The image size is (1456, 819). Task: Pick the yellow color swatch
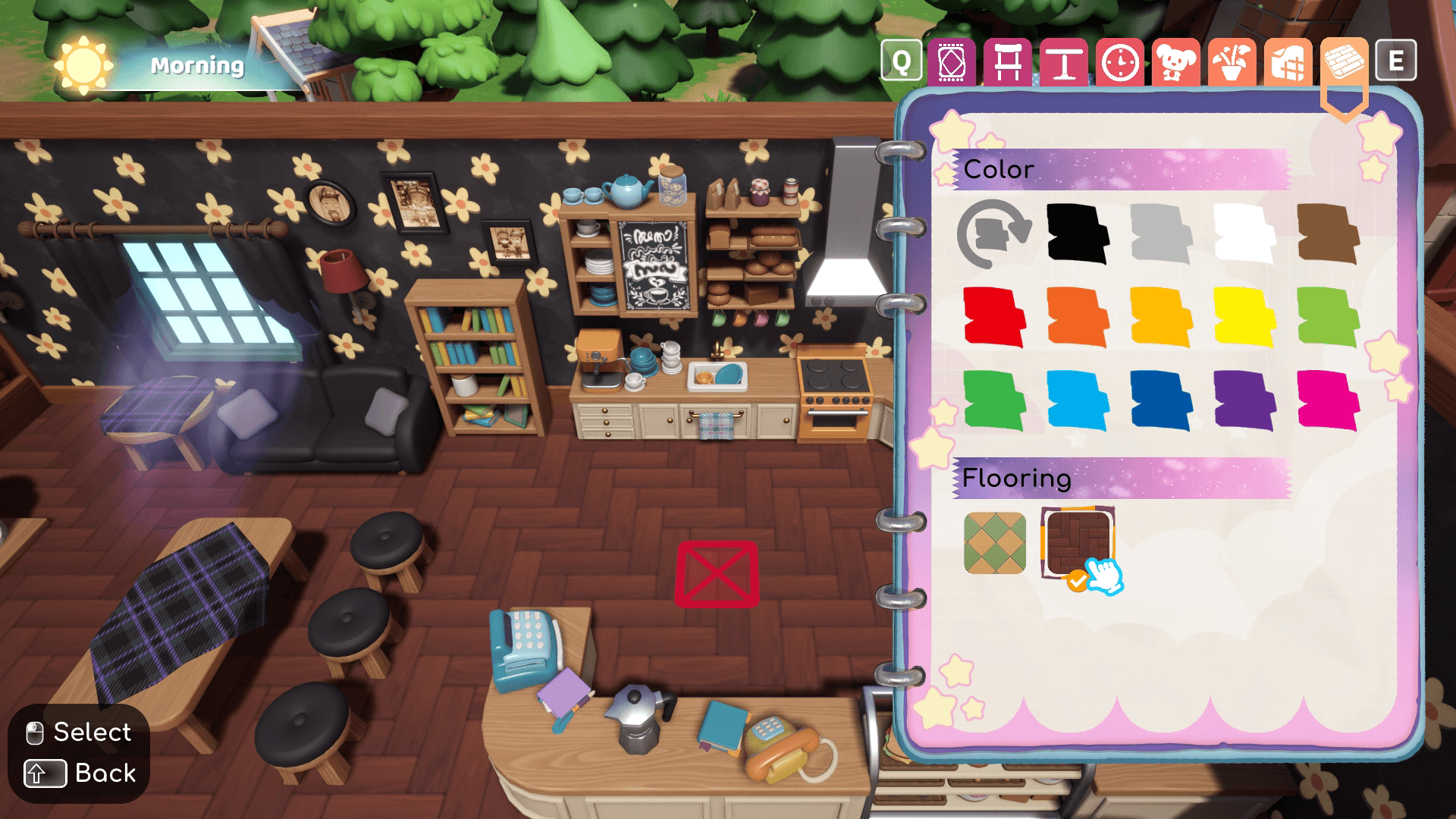pos(1244,317)
